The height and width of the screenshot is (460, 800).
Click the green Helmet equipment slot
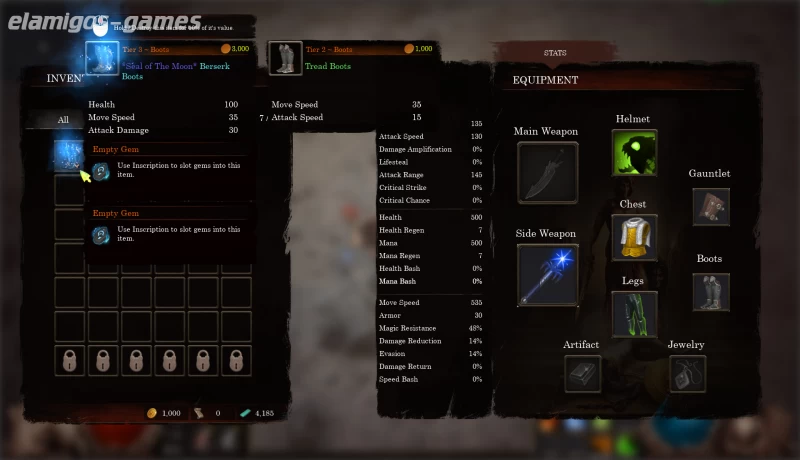coord(634,153)
